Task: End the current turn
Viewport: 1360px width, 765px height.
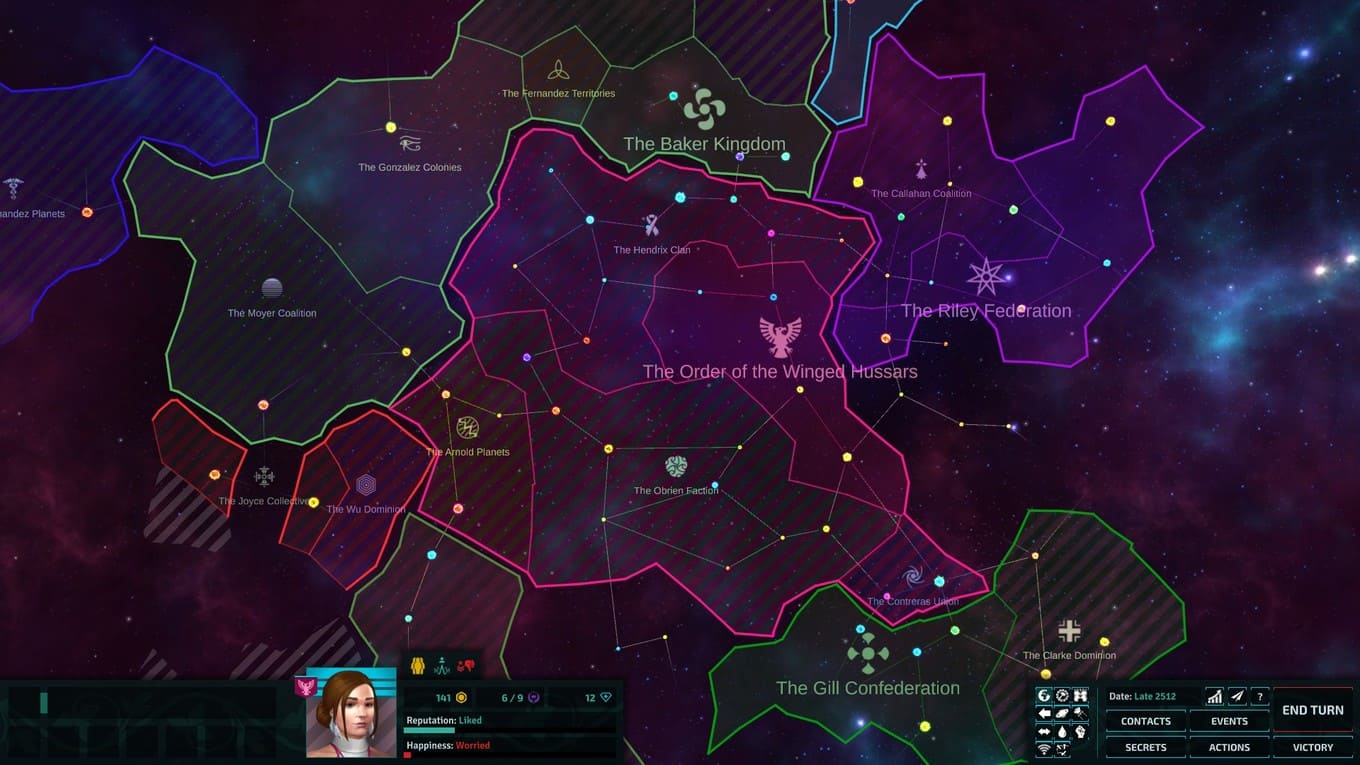Action: [x=1312, y=710]
